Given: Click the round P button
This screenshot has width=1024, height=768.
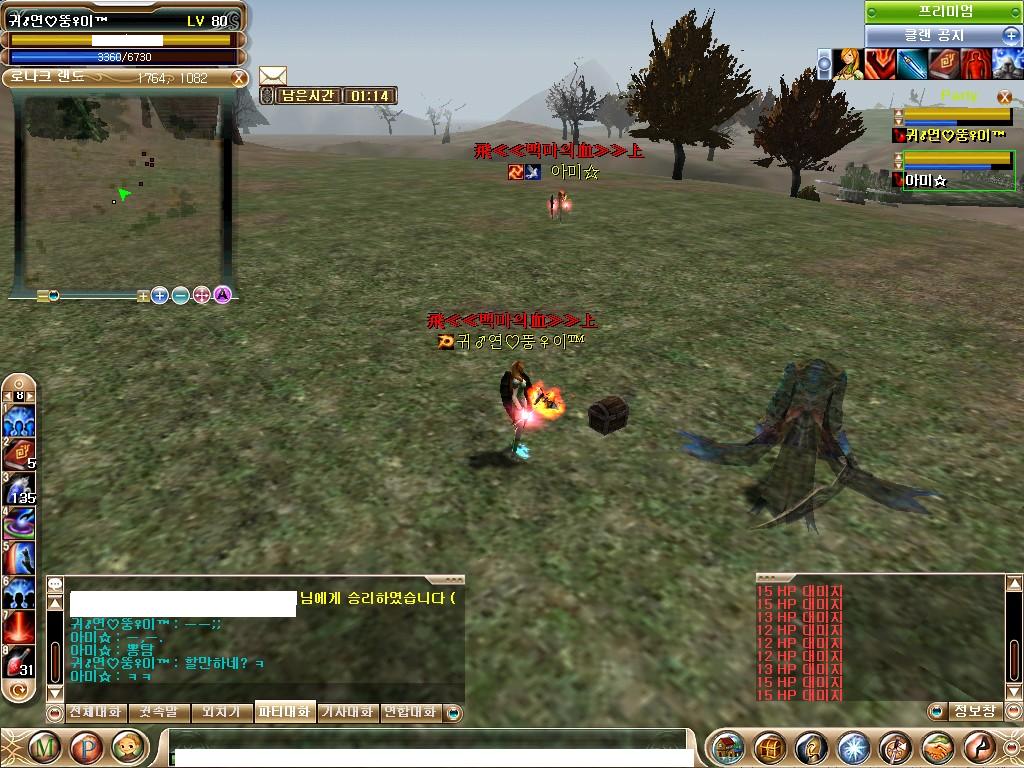Looking at the screenshot, I should [x=87, y=747].
